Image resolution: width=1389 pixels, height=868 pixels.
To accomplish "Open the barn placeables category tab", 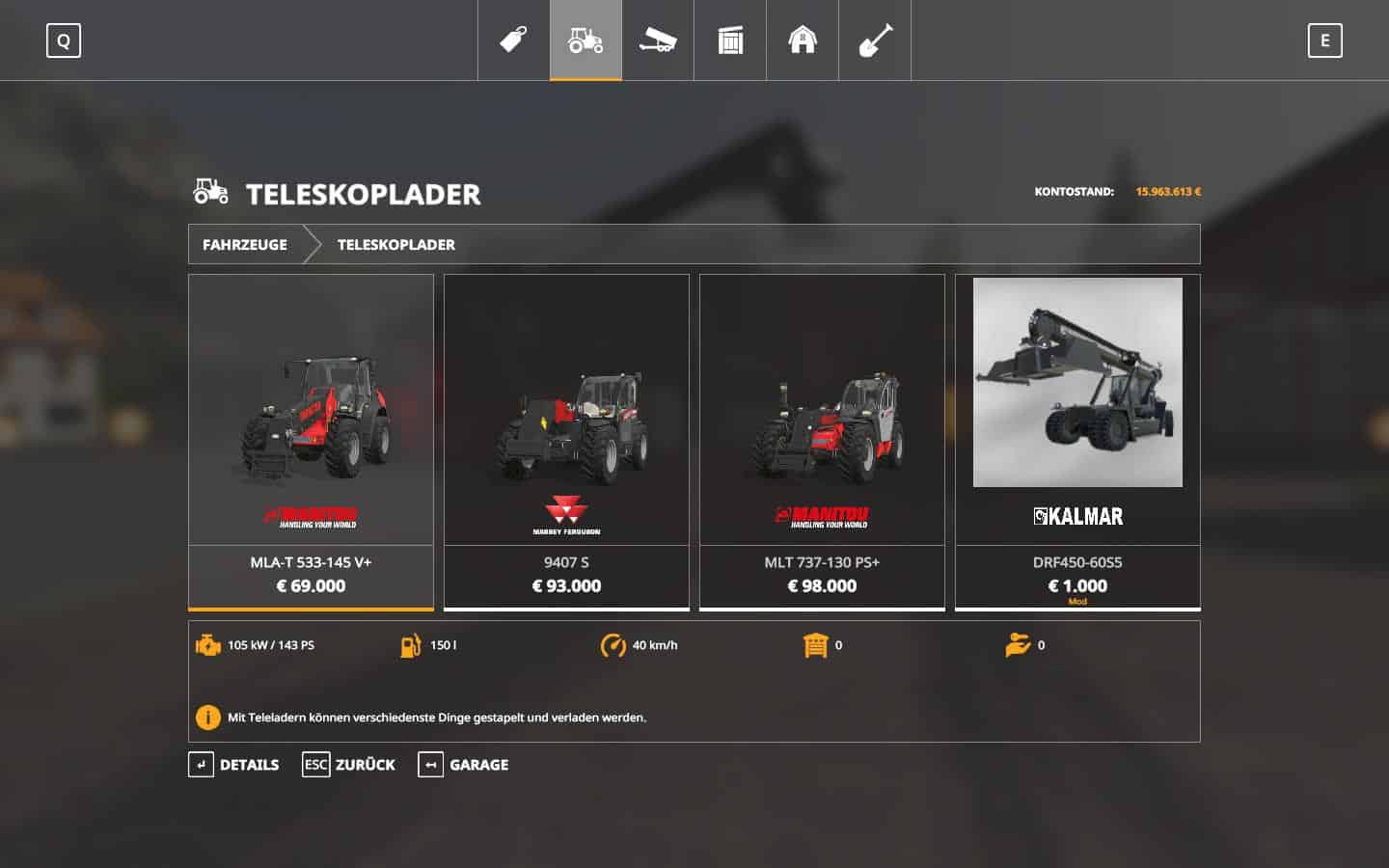I will tap(803, 41).
